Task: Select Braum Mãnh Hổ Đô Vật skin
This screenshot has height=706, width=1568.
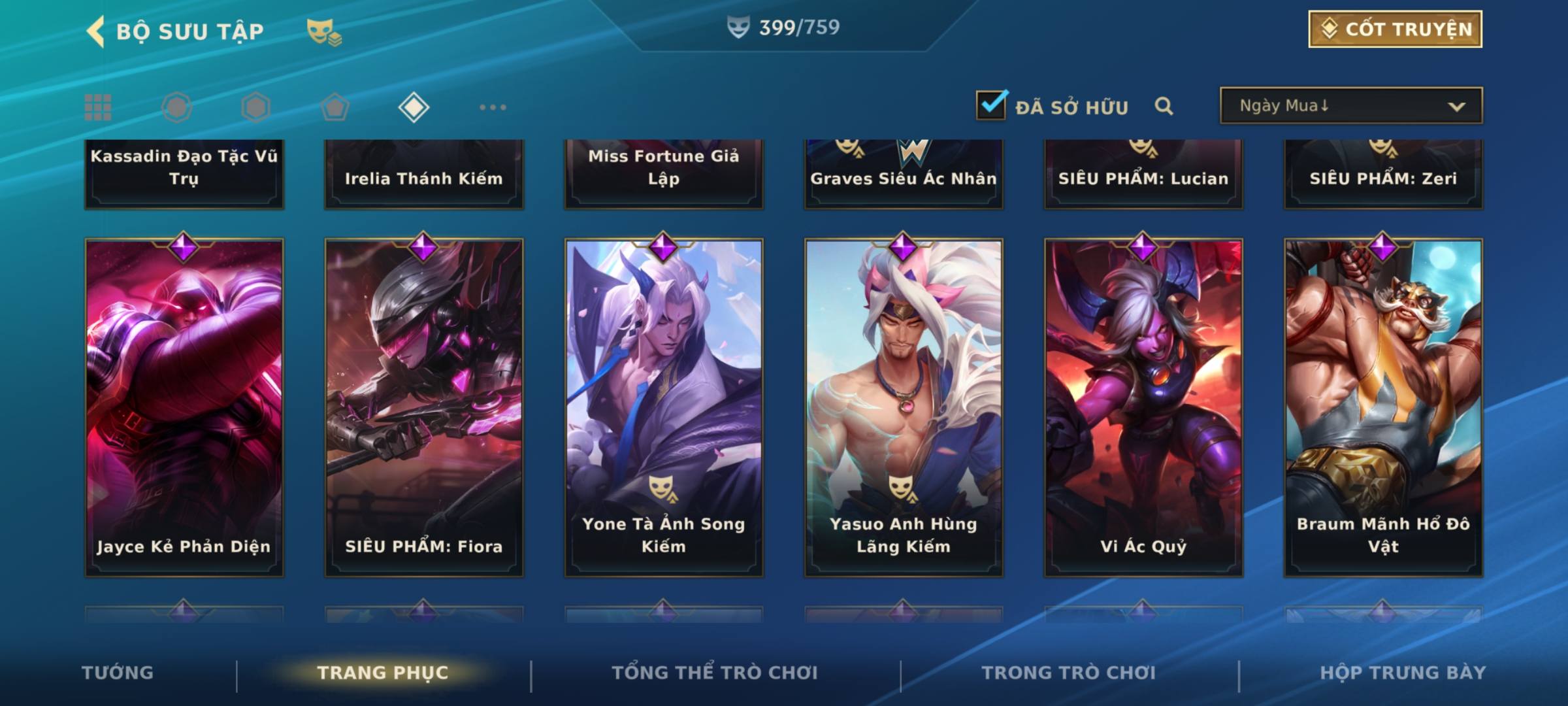Action: (x=1383, y=407)
